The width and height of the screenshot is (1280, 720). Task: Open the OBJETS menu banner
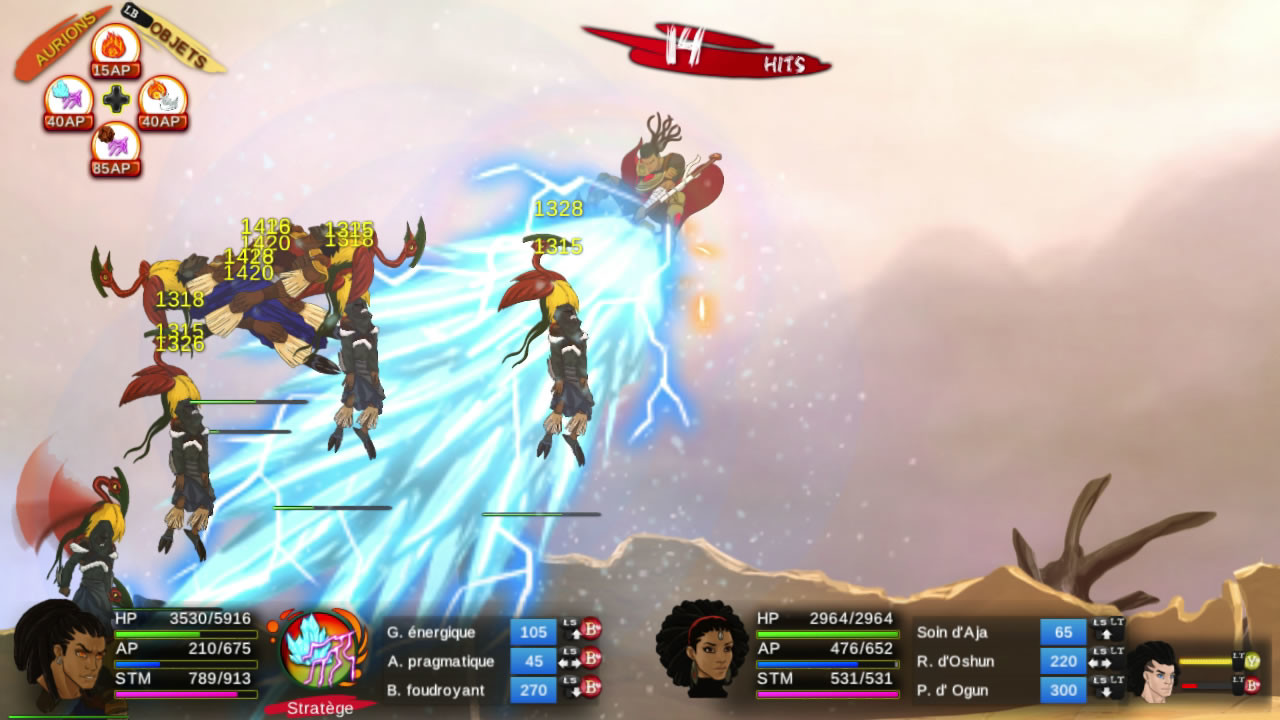tap(180, 45)
